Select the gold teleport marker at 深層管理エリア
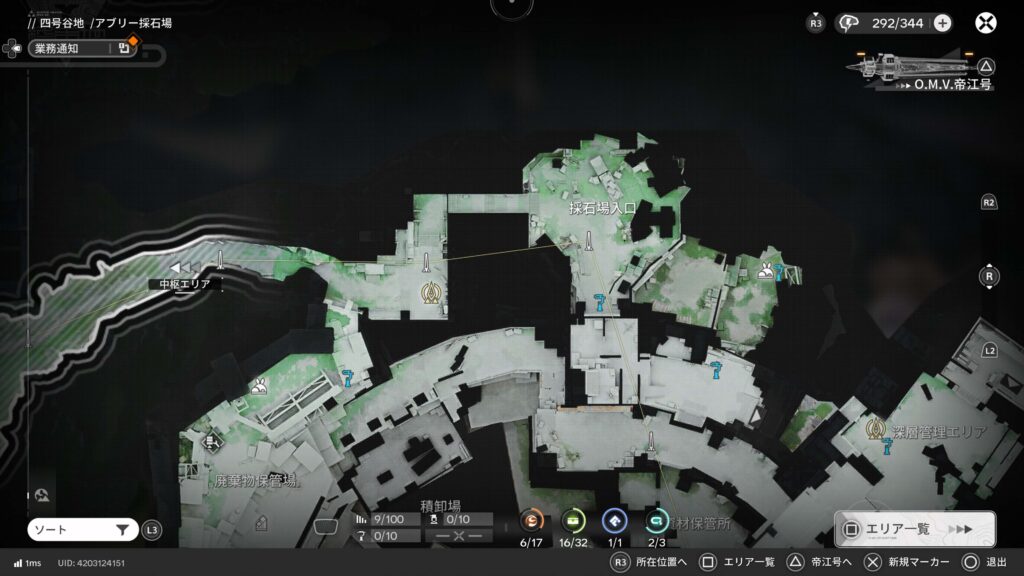Image resolution: width=1024 pixels, height=576 pixels. [x=875, y=429]
